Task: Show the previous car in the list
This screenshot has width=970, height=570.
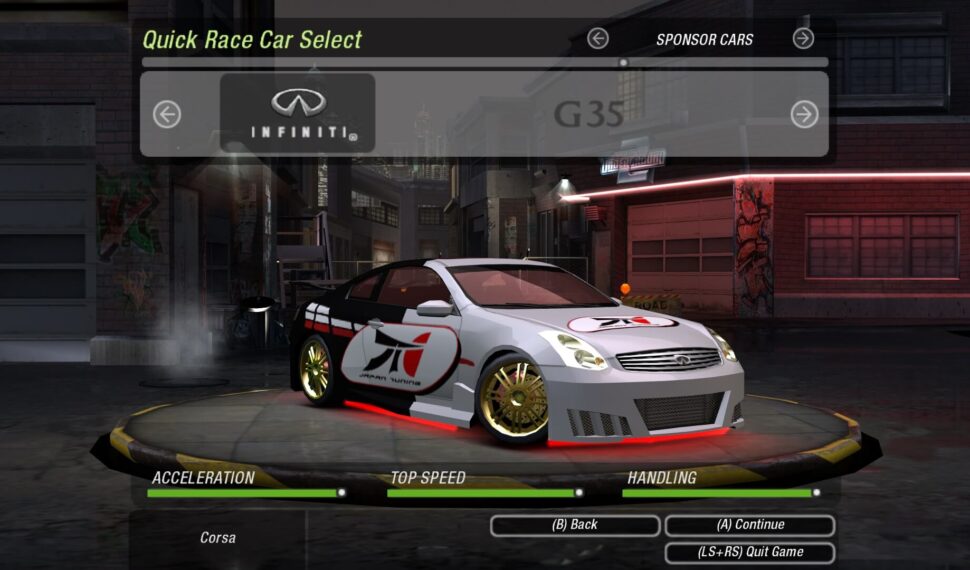Action: [x=167, y=115]
